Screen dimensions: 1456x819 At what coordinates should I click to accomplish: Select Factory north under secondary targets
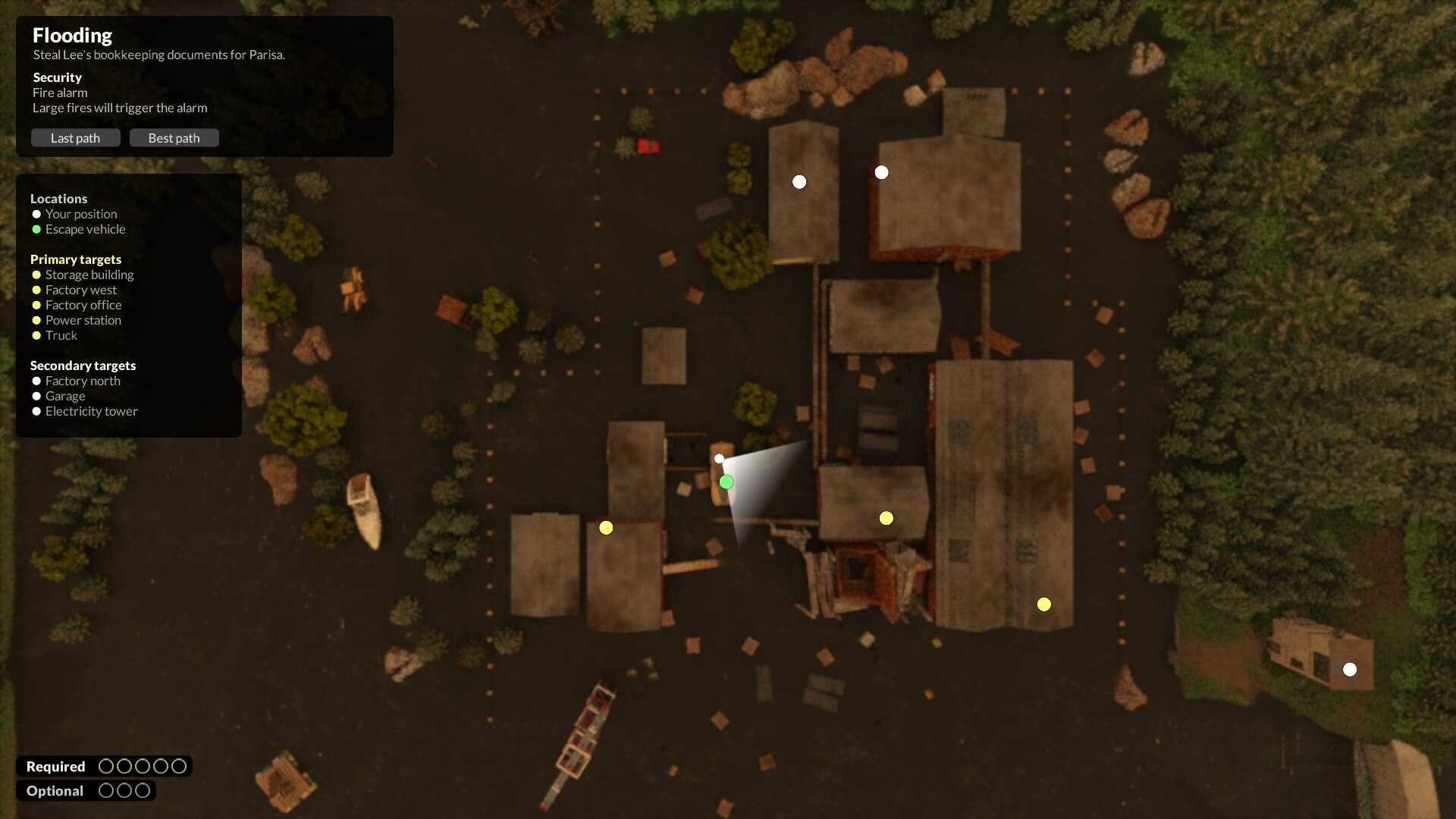pyautogui.click(x=83, y=381)
